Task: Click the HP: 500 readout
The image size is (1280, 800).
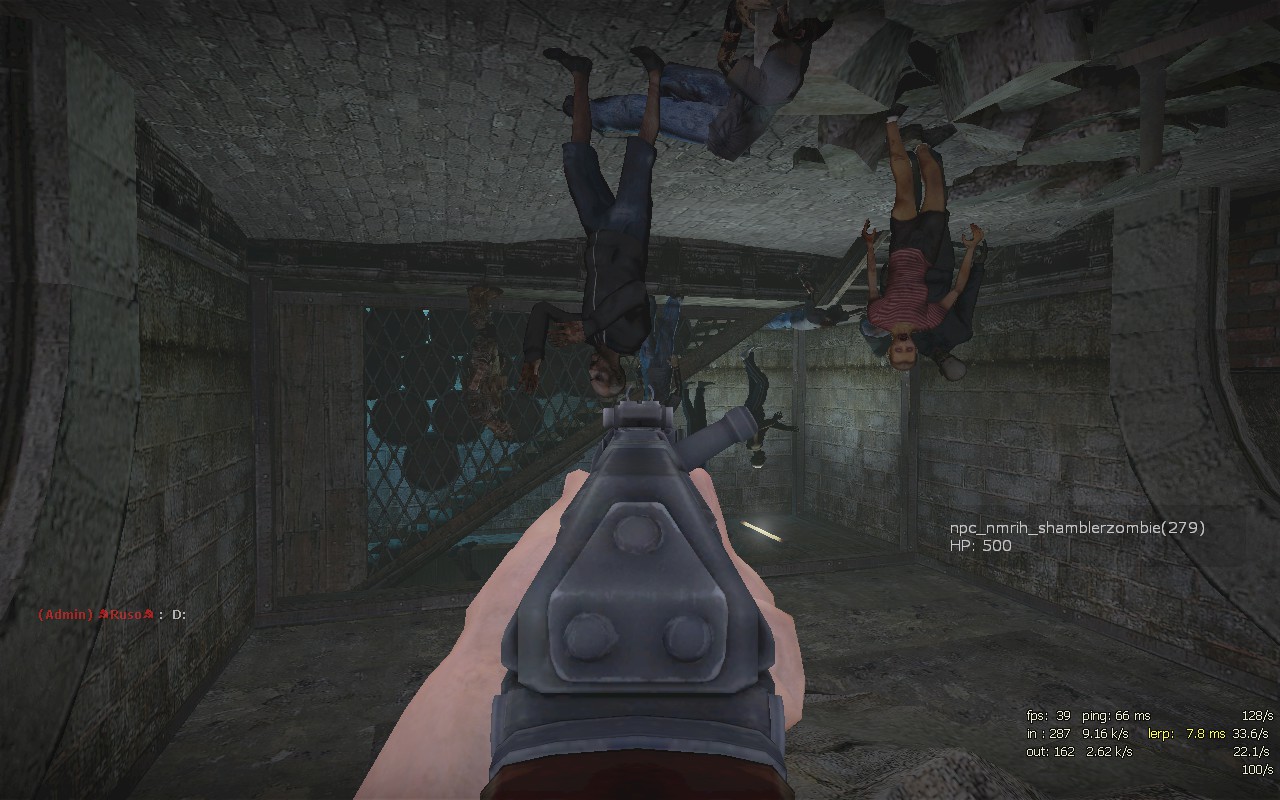Action: point(980,545)
